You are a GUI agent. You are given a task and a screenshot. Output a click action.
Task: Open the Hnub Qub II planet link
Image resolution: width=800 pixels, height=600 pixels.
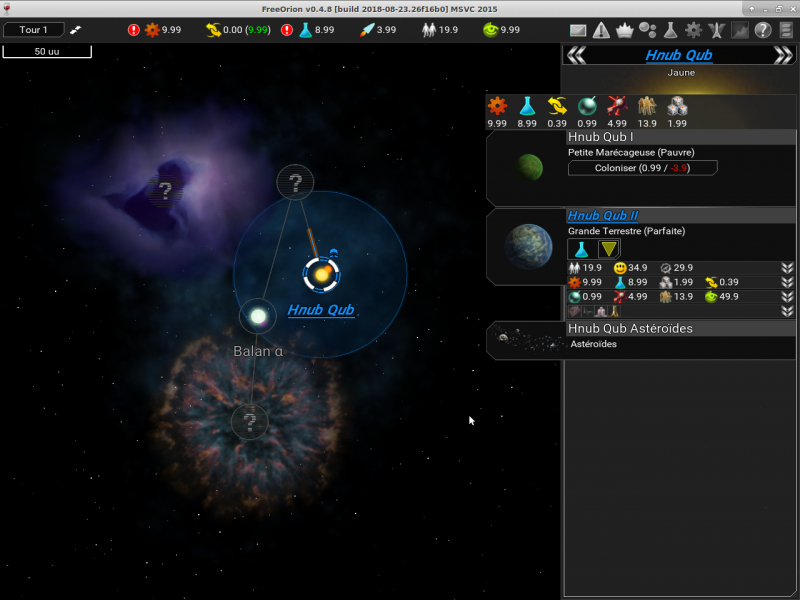coord(602,216)
